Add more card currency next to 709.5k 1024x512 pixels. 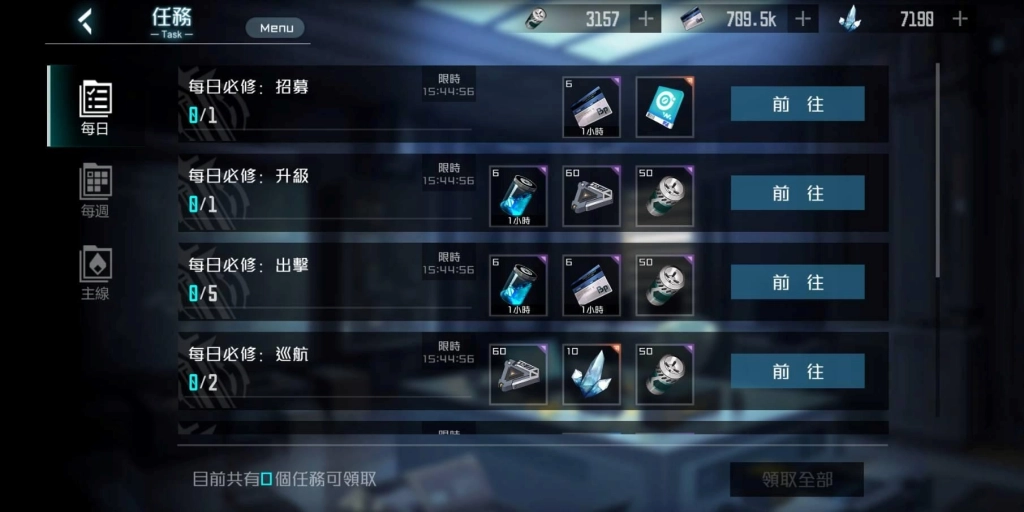[x=802, y=19]
